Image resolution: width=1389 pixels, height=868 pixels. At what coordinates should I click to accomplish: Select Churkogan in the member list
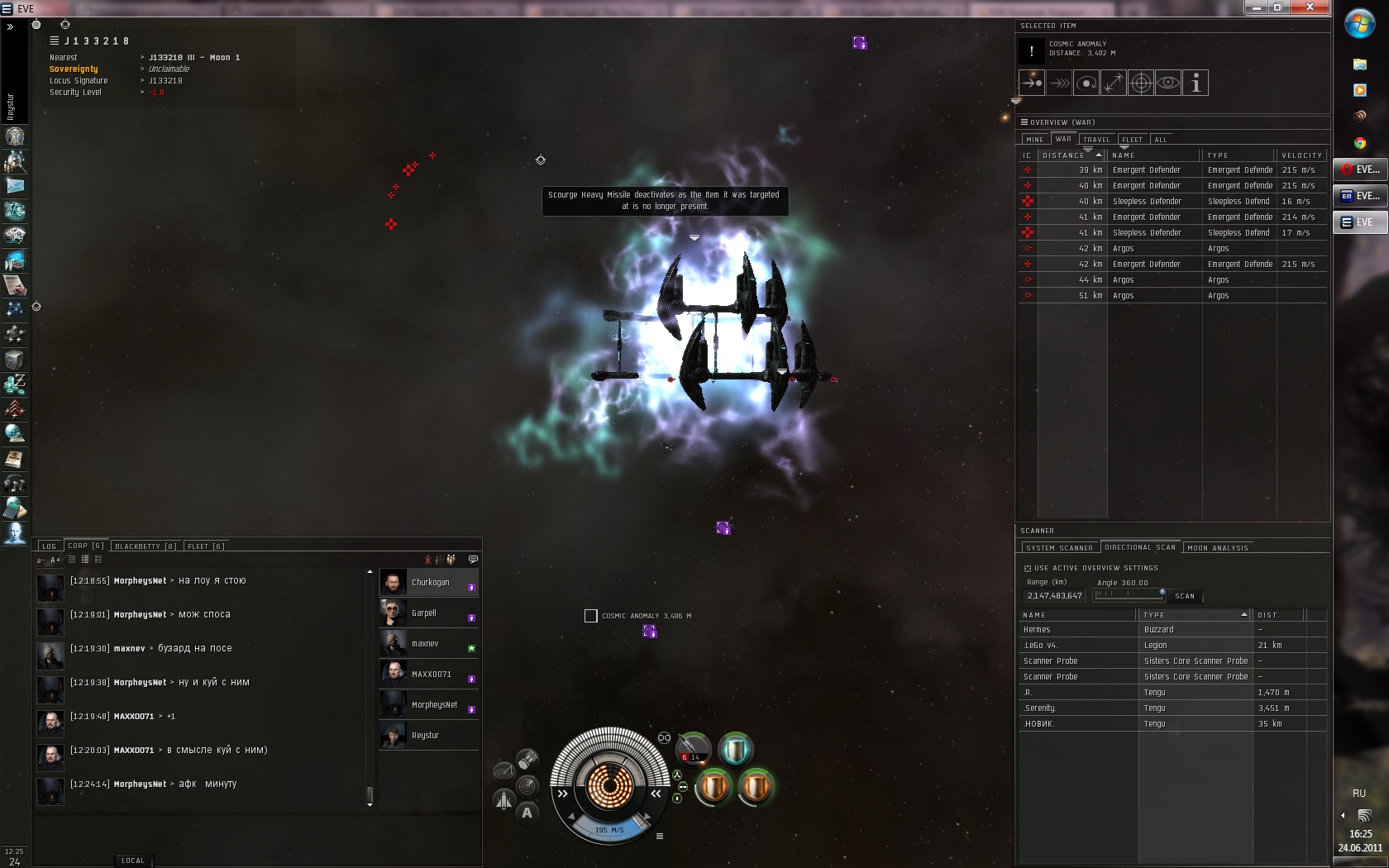tap(430, 583)
